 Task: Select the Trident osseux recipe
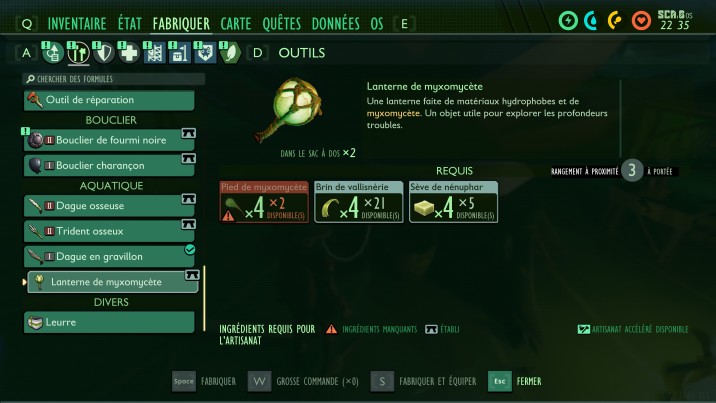click(x=110, y=231)
